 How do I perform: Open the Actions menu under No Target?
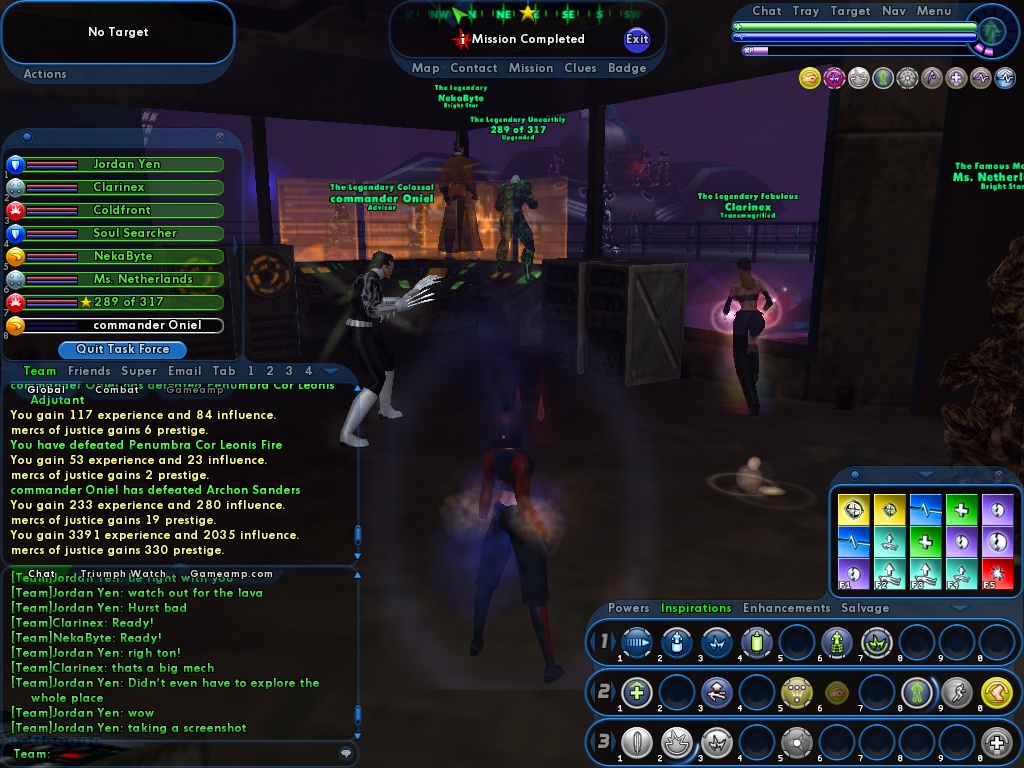[x=45, y=74]
